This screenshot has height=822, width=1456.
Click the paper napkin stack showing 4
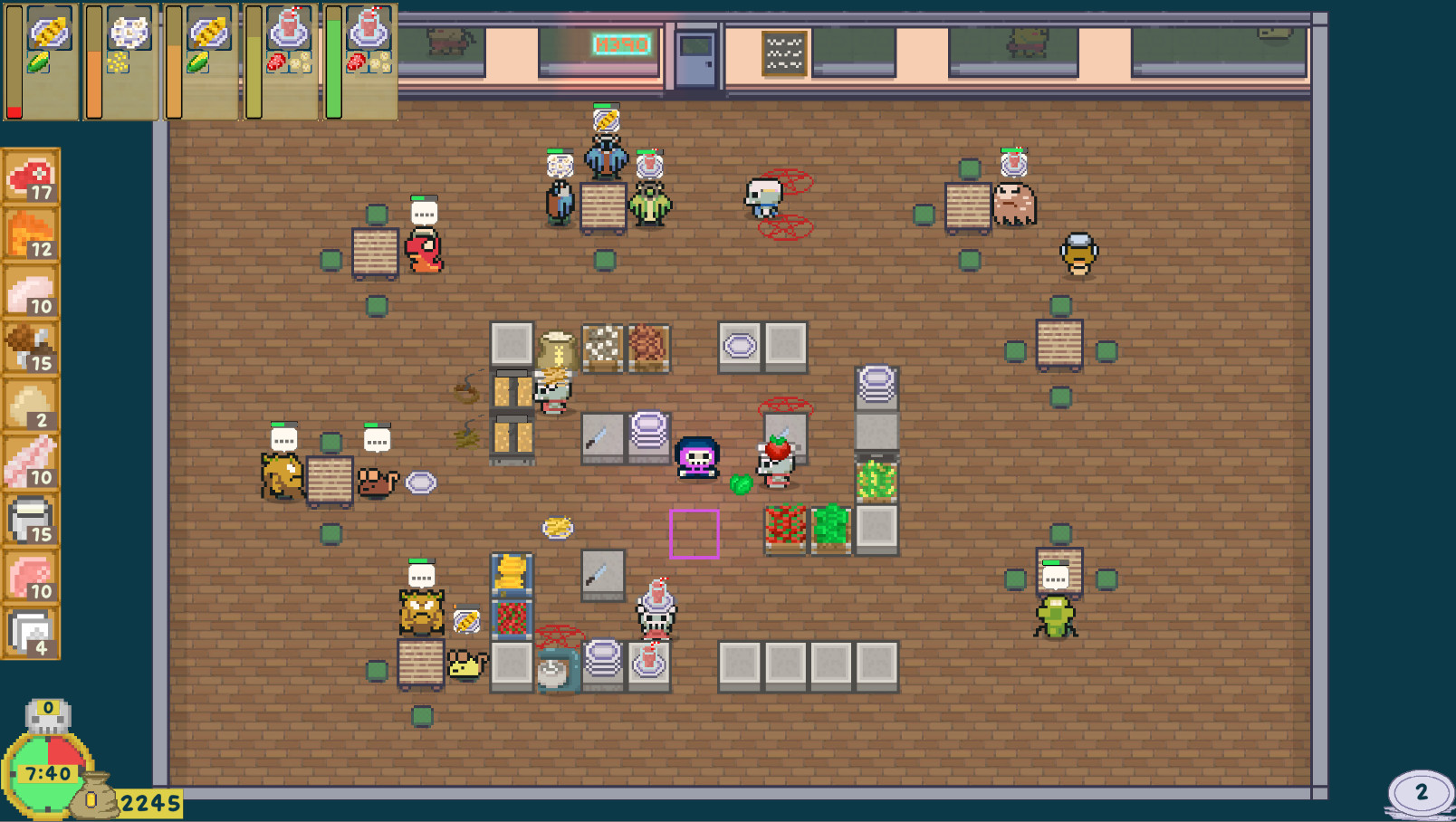click(30, 633)
